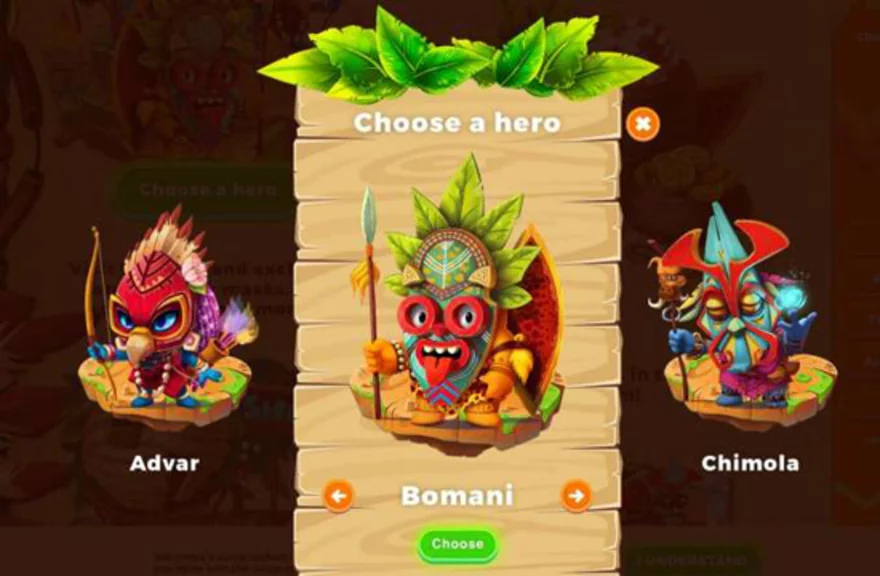This screenshot has width=880, height=576.
Task: Confirm hero with the green Choose button
Action: [457, 544]
